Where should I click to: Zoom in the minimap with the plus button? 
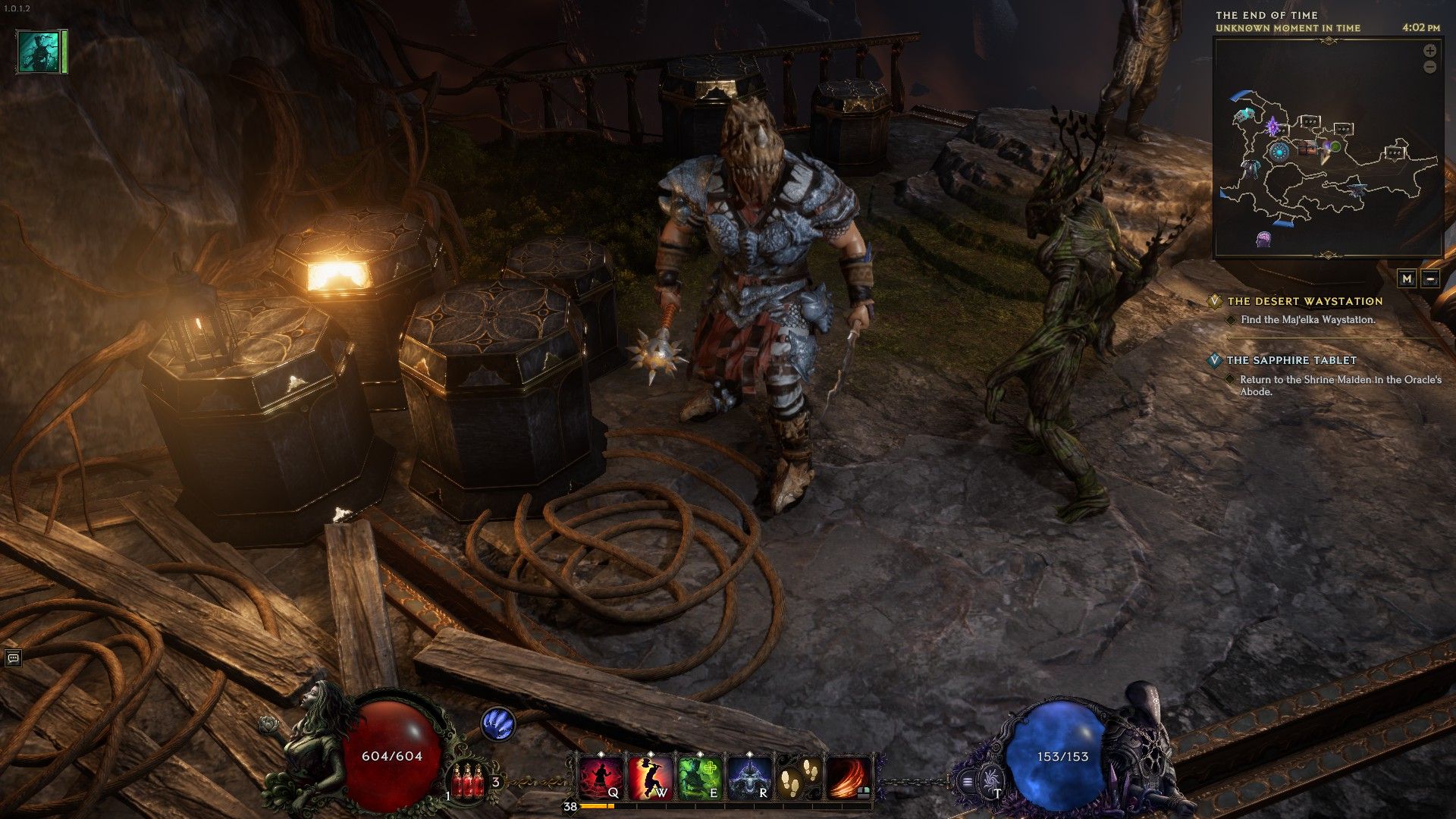tap(1430, 52)
